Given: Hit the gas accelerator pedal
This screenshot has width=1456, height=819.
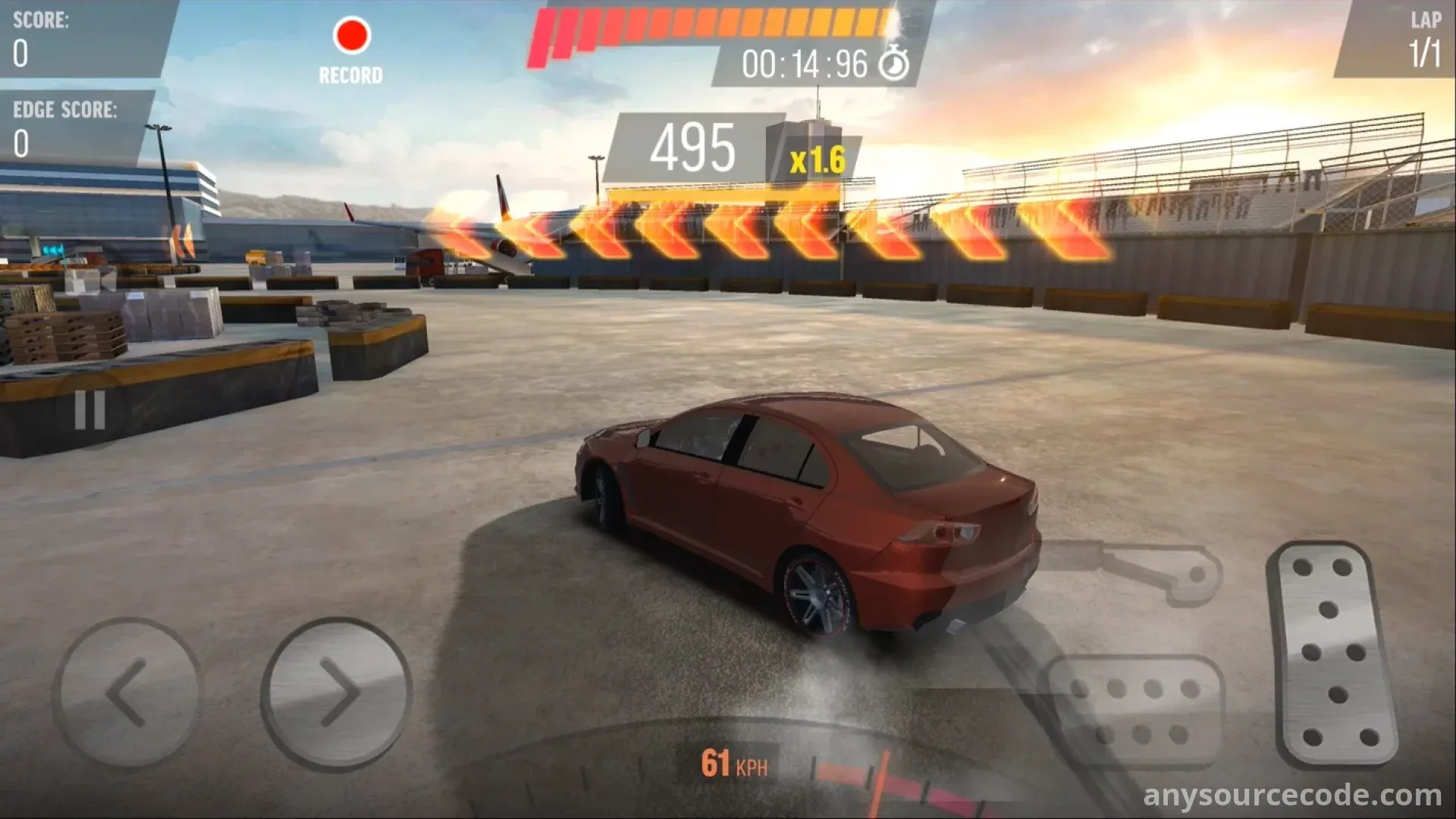Looking at the screenshot, I should point(1333,653).
